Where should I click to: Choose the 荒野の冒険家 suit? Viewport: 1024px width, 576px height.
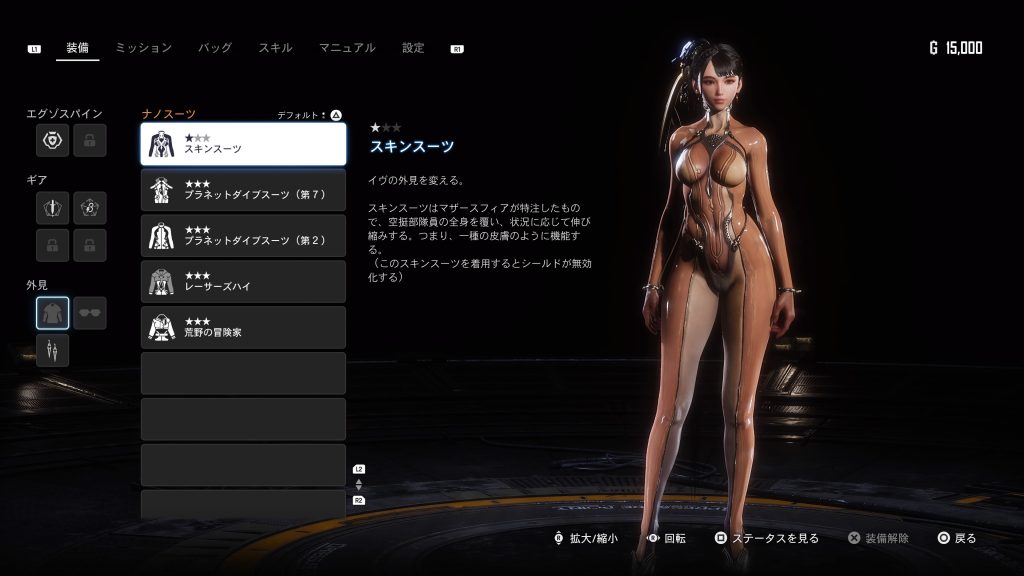click(243, 328)
